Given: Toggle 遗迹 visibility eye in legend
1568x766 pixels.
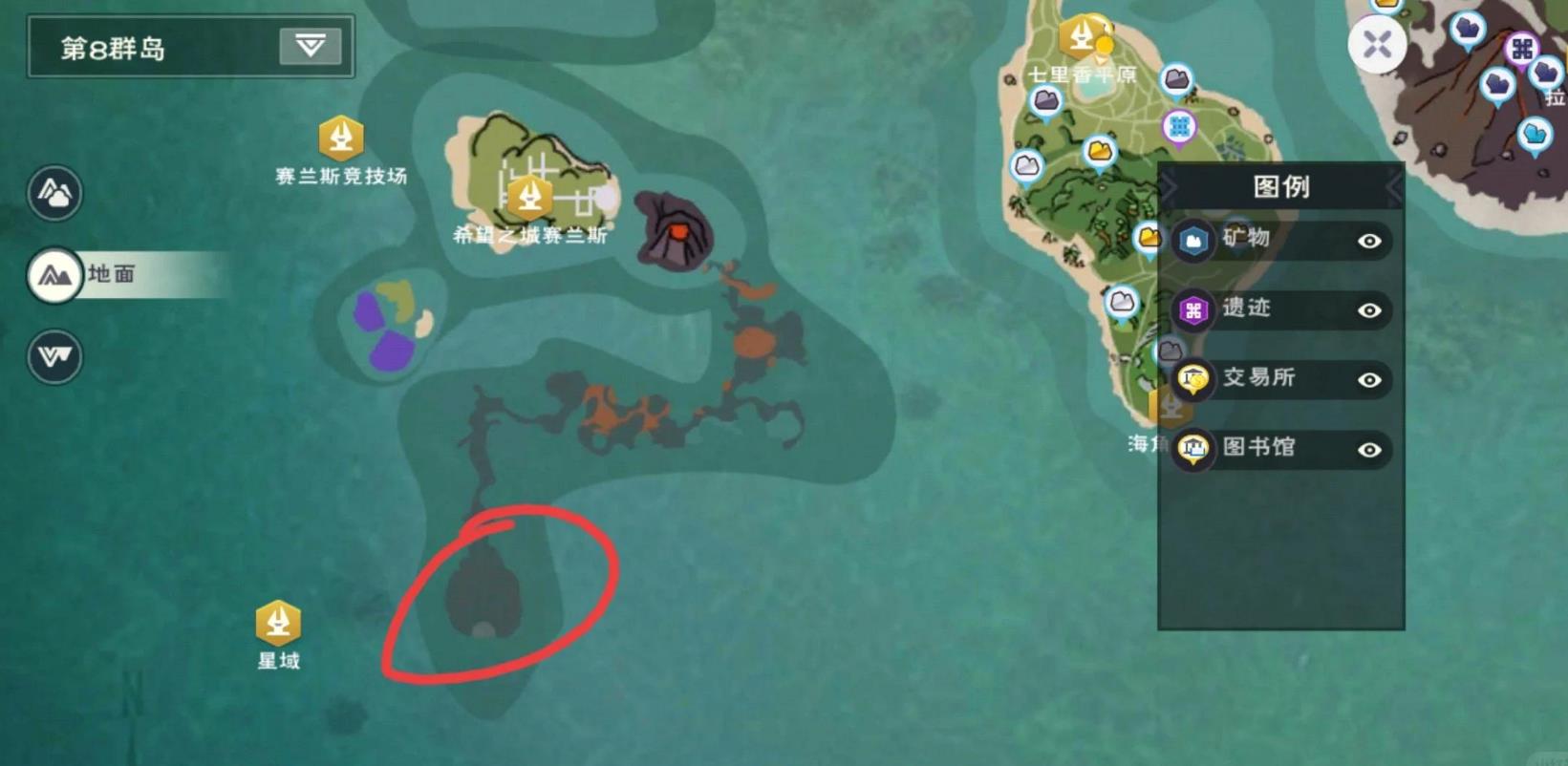Looking at the screenshot, I should pos(1369,310).
